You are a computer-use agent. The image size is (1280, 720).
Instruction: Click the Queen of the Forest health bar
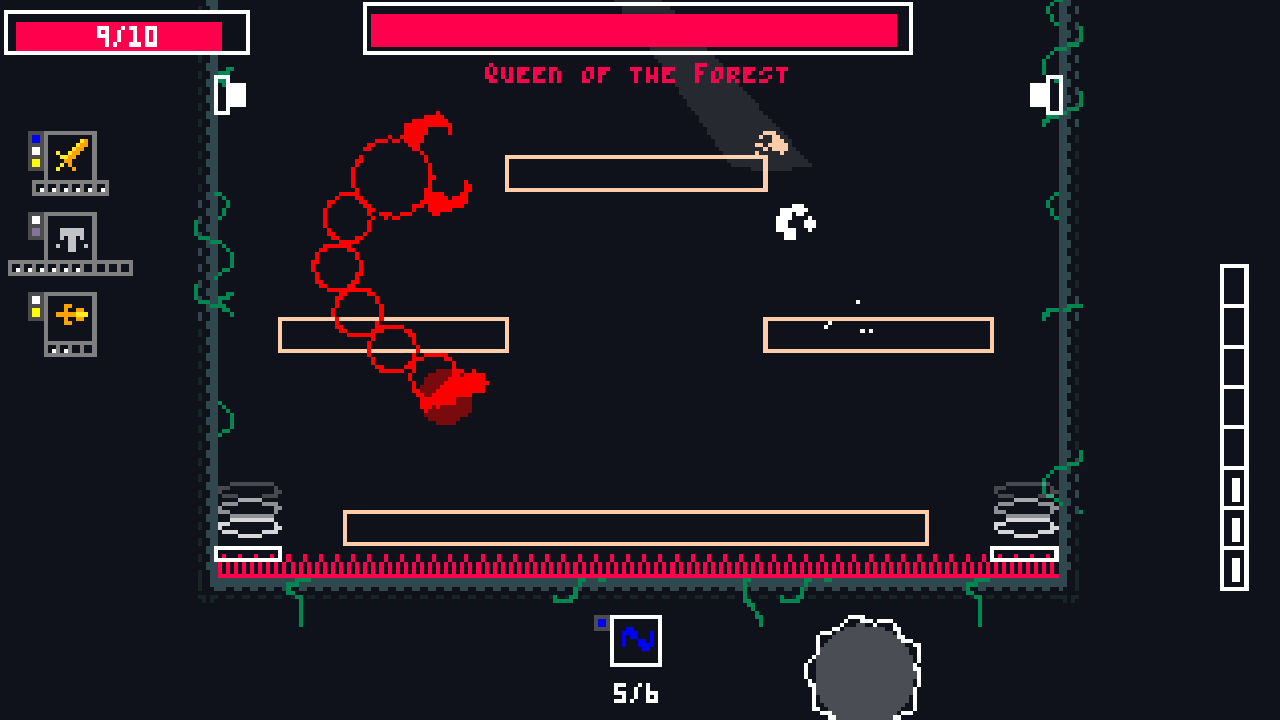[637, 31]
